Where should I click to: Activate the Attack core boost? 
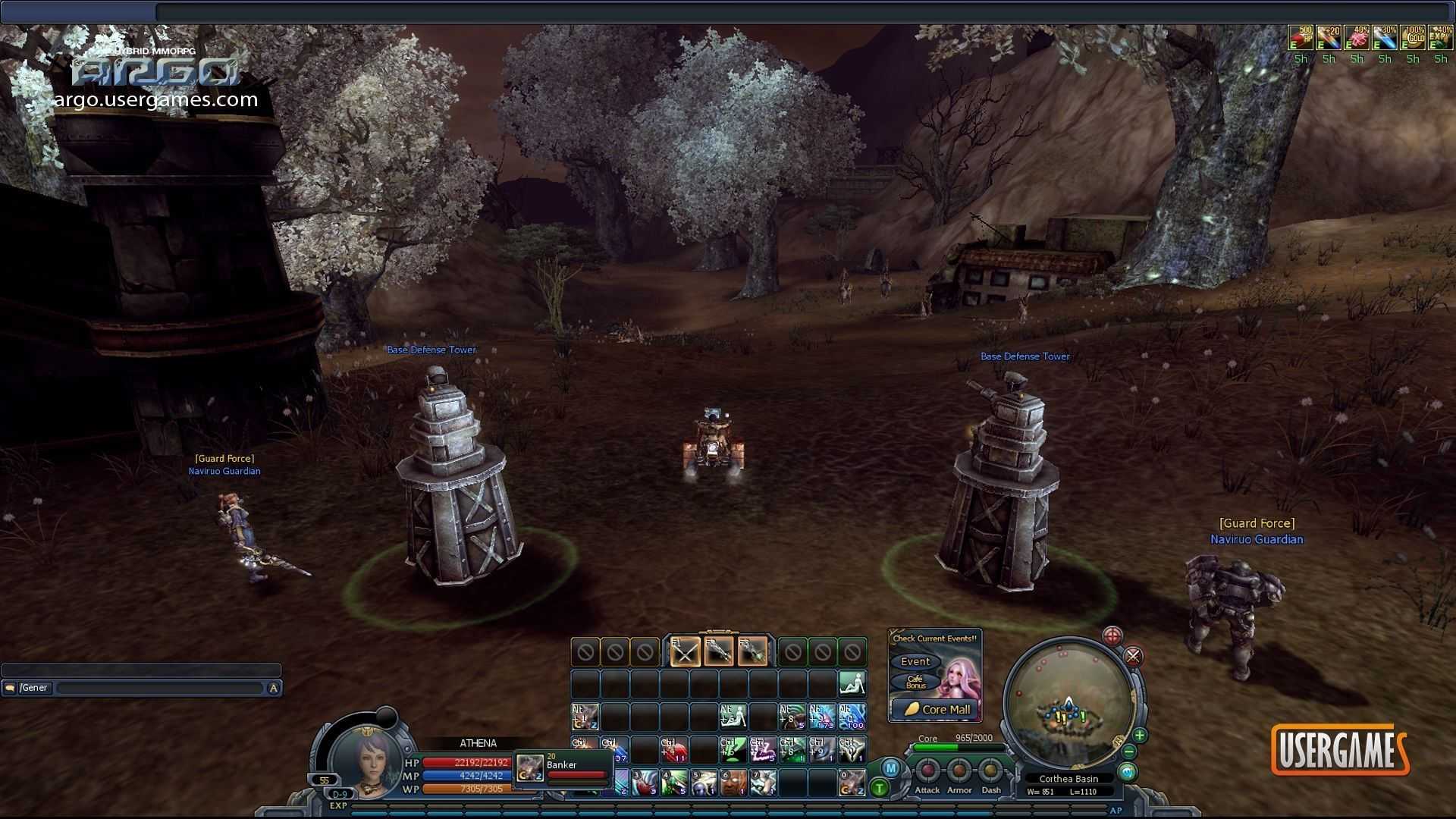927,771
